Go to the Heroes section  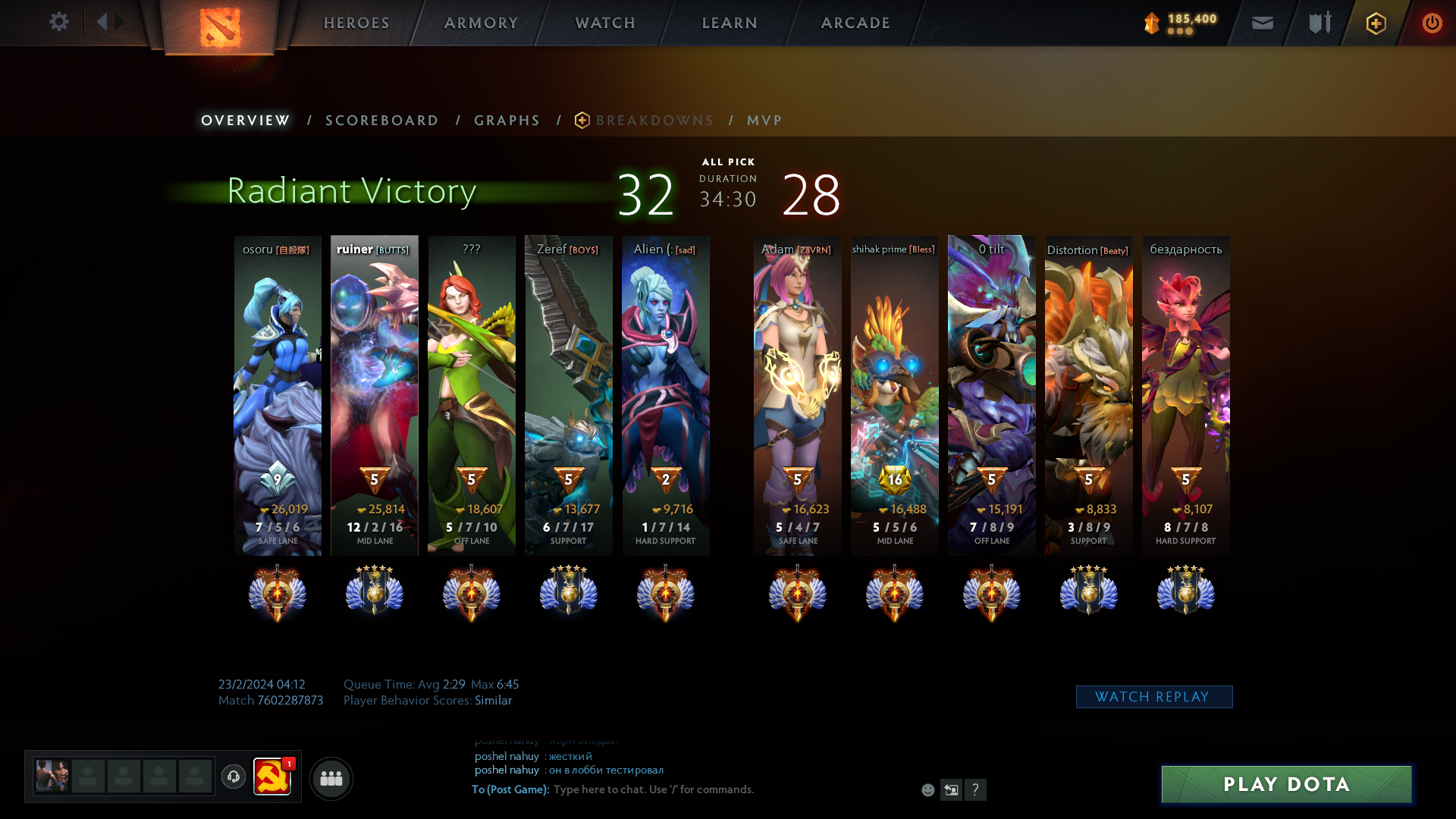tap(356, 23)
